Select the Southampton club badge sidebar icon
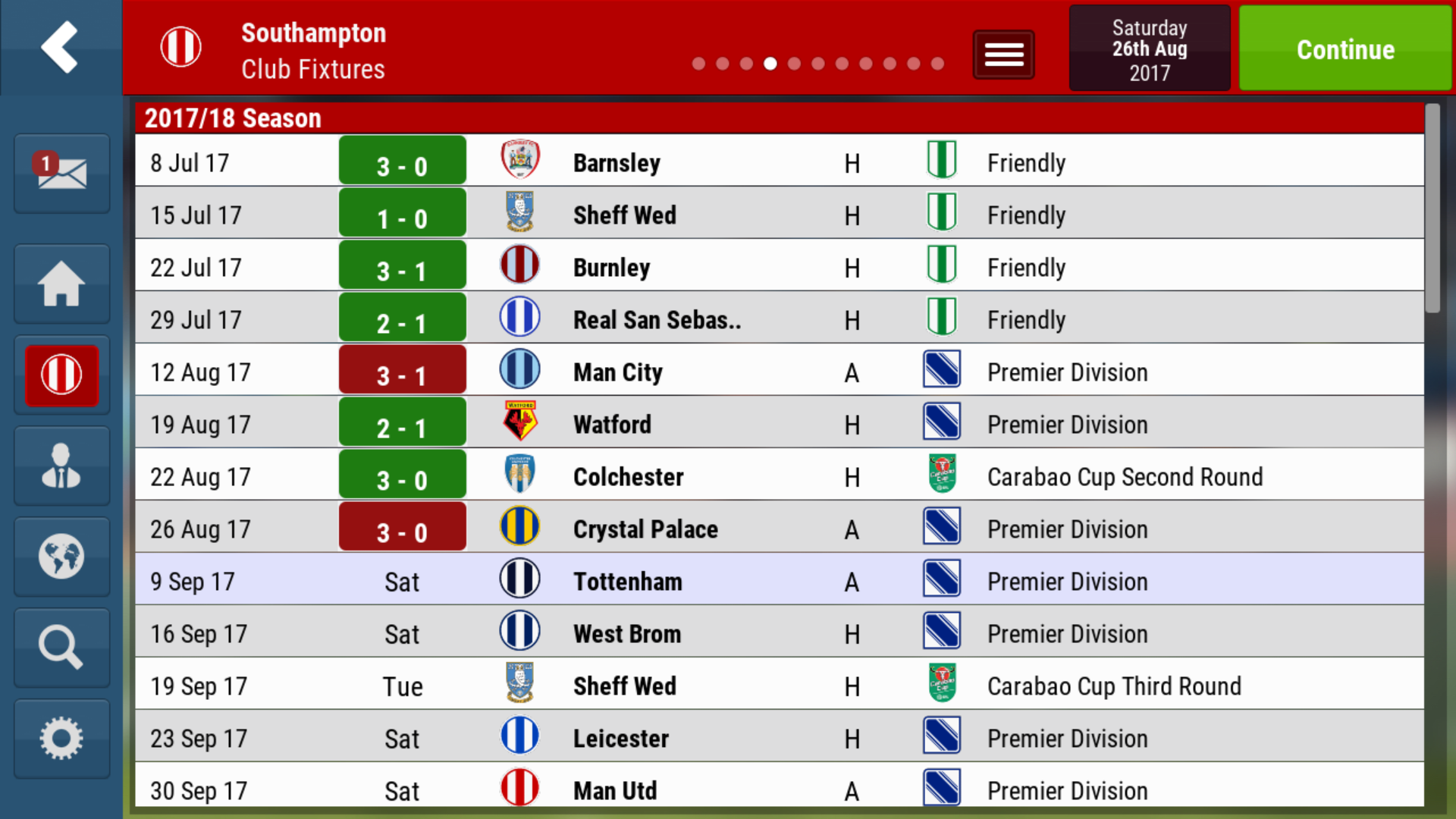The height and width of the screenshot is (819, 1456). click(x=61, y=375)
